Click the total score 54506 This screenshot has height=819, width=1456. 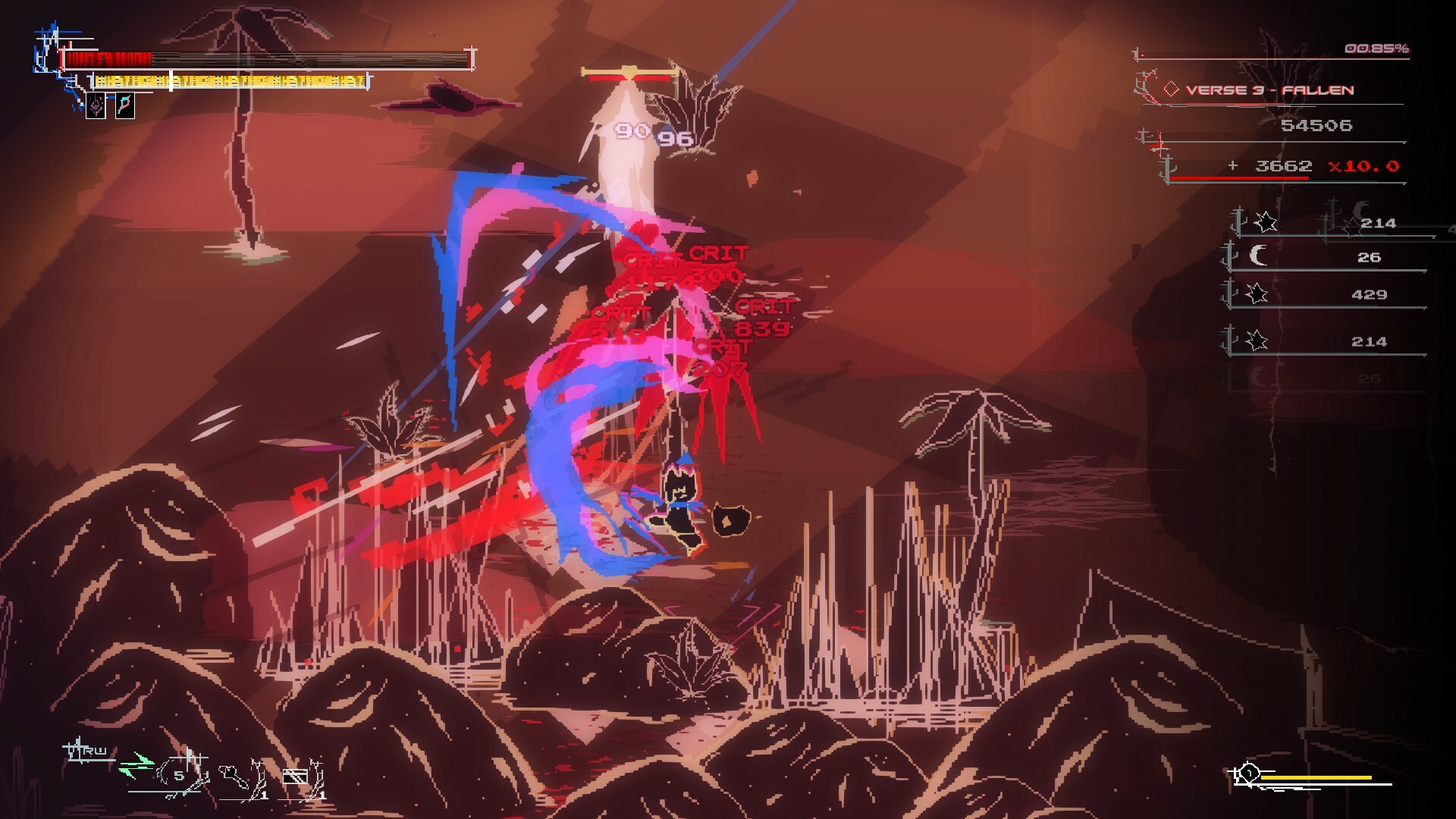[1319, 126]
